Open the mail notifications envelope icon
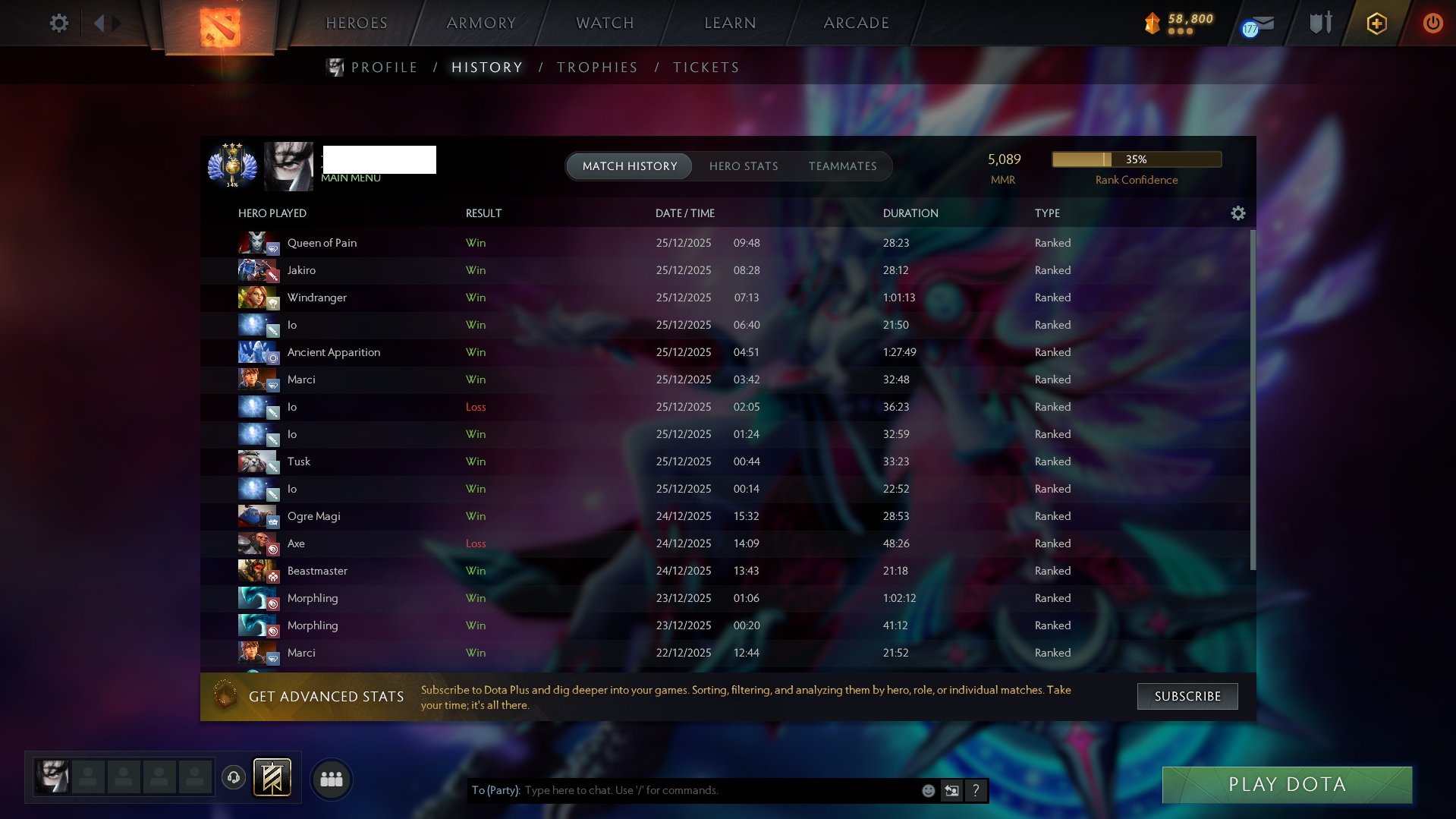1456x819 pixels. point(1256,24)
